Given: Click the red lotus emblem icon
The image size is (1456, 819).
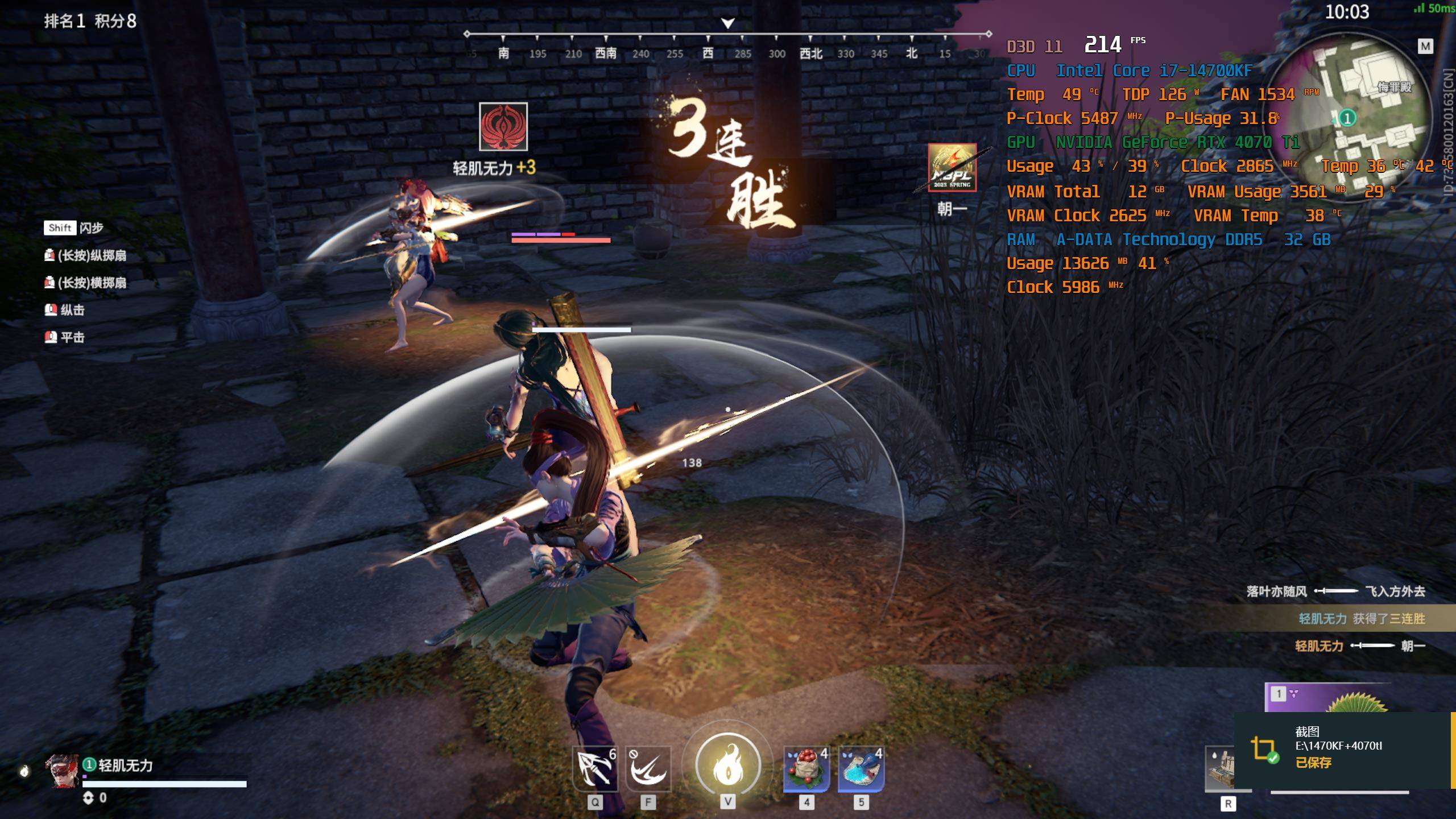Looking at the screenshot, I should (503, 127).
